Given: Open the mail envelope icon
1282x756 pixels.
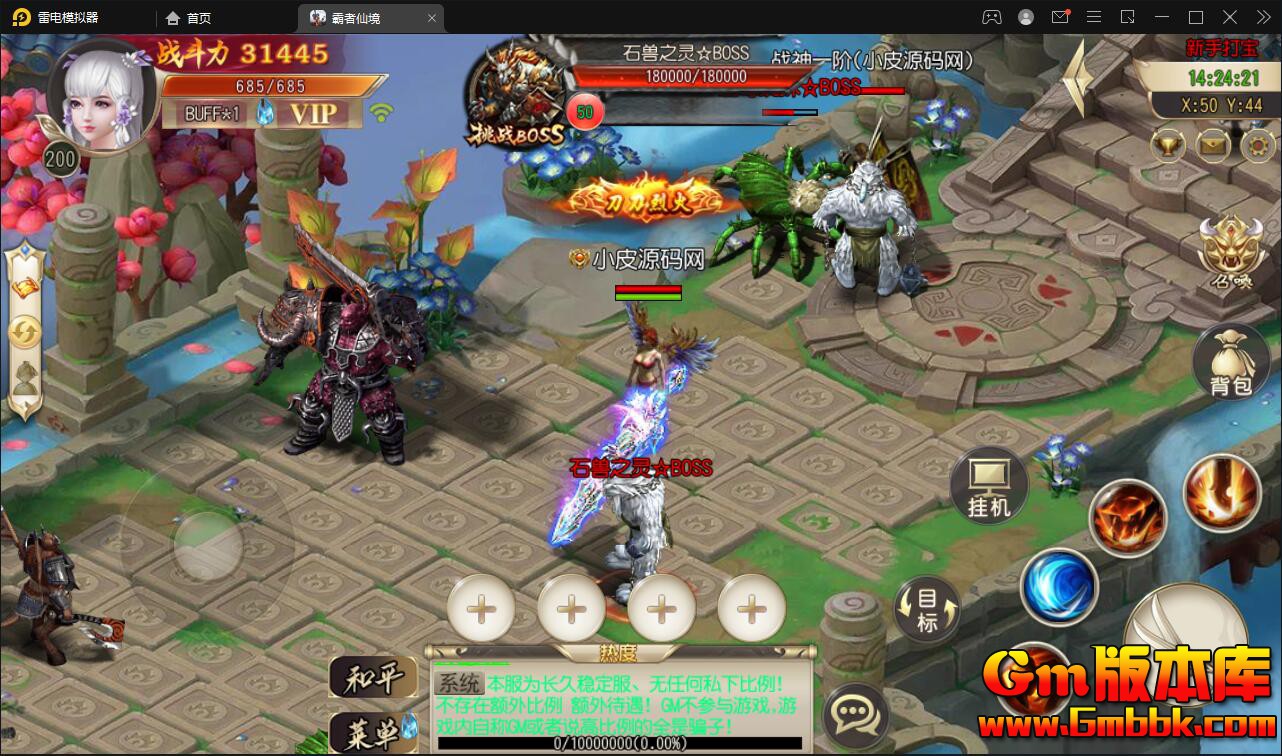Looking at the screenshot, I should (x=1212, y=146).
